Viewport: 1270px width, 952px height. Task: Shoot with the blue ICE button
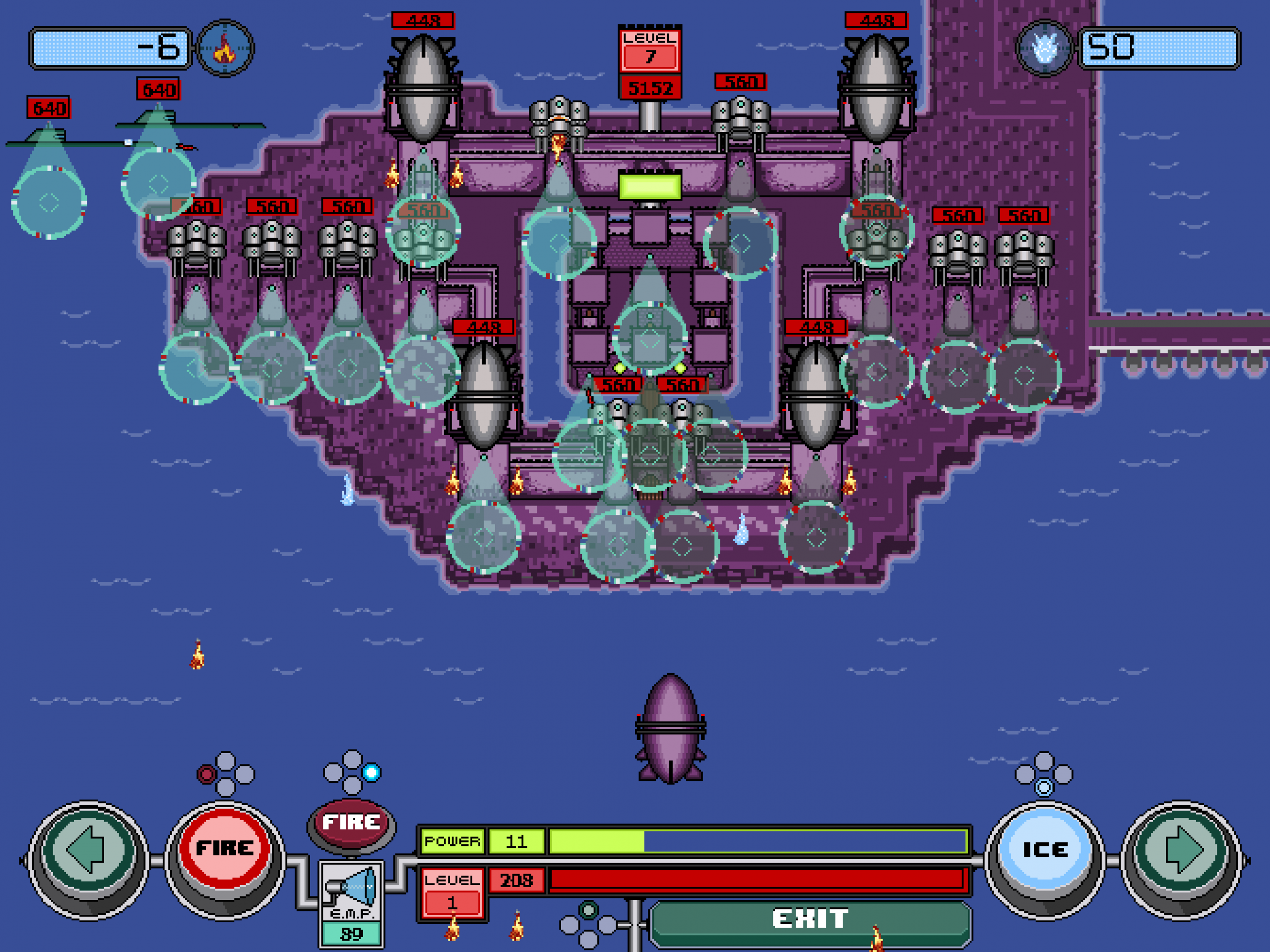(1044, 850)
